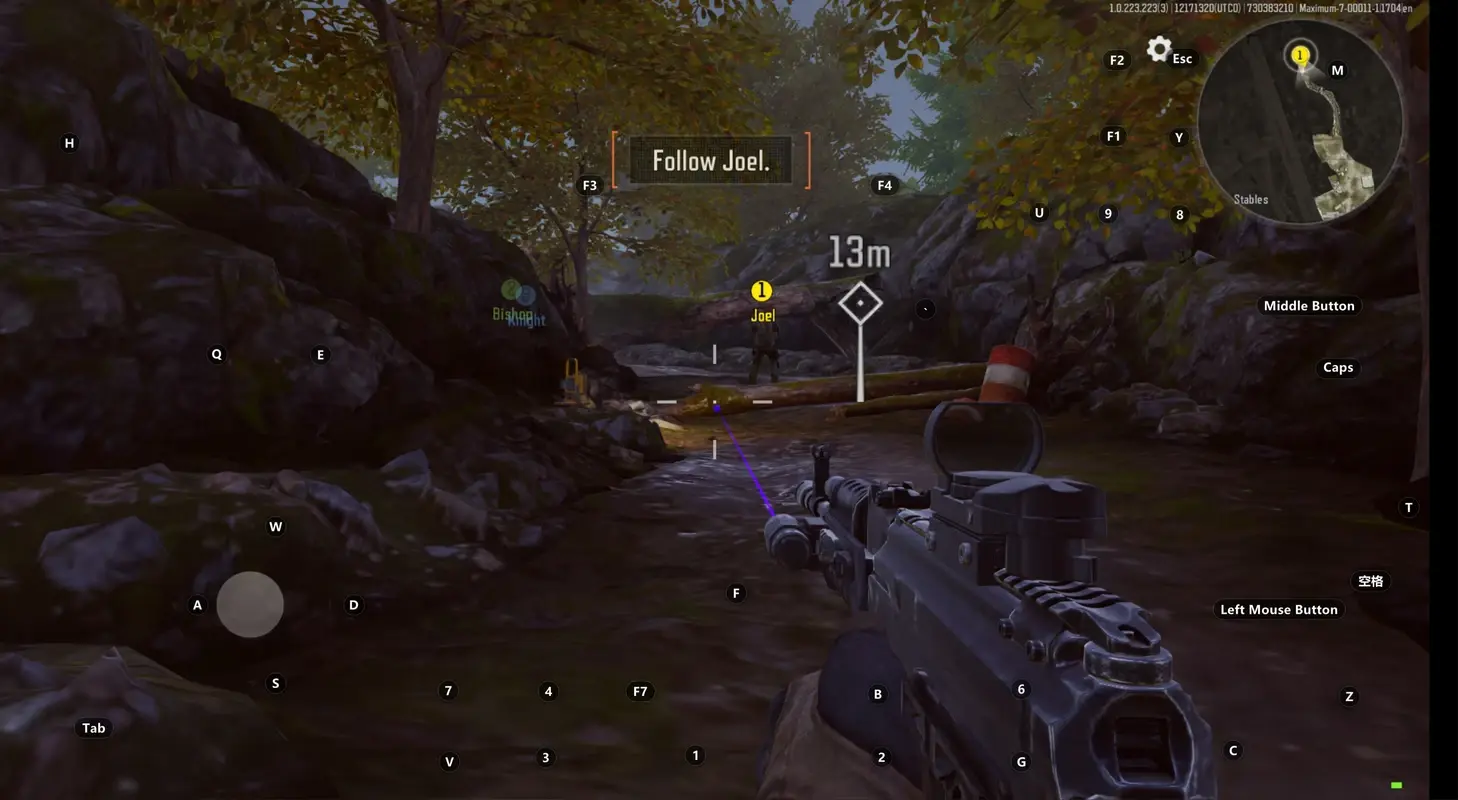Click the yellow Joel marker above the character

pos(762,290)
